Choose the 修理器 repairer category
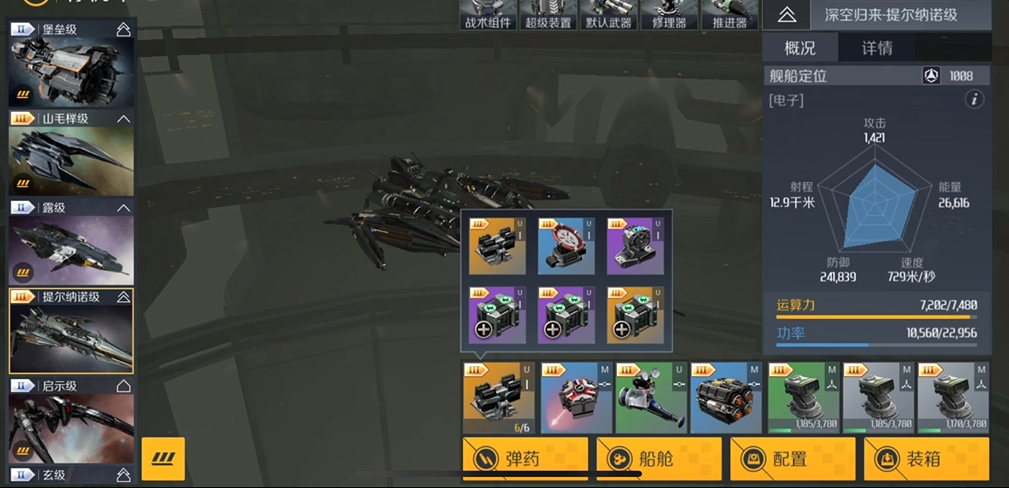This screenshot has height=488, width=1009. pos(668,15)
